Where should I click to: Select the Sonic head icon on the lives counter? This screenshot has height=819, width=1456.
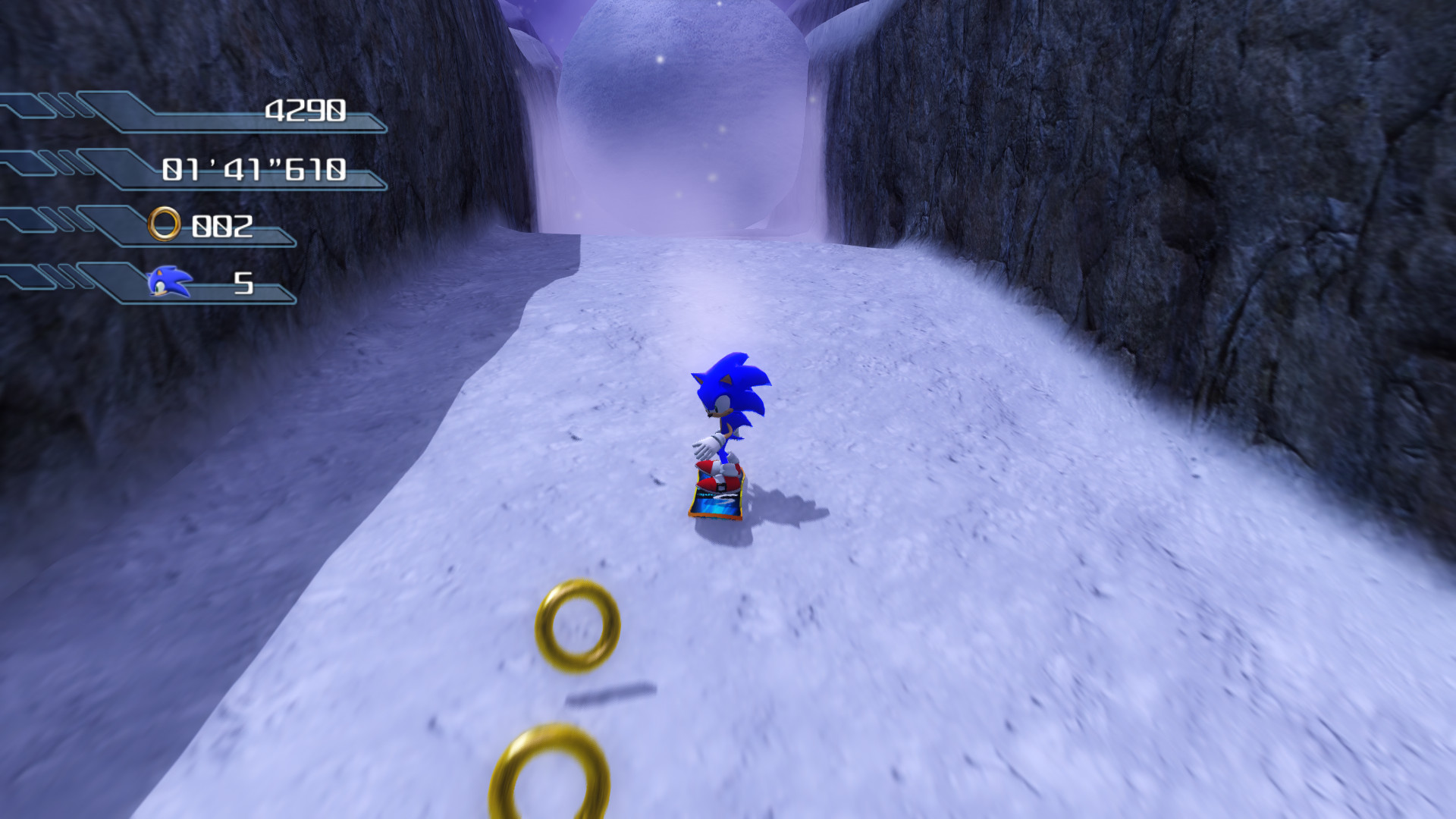point(168,282)
